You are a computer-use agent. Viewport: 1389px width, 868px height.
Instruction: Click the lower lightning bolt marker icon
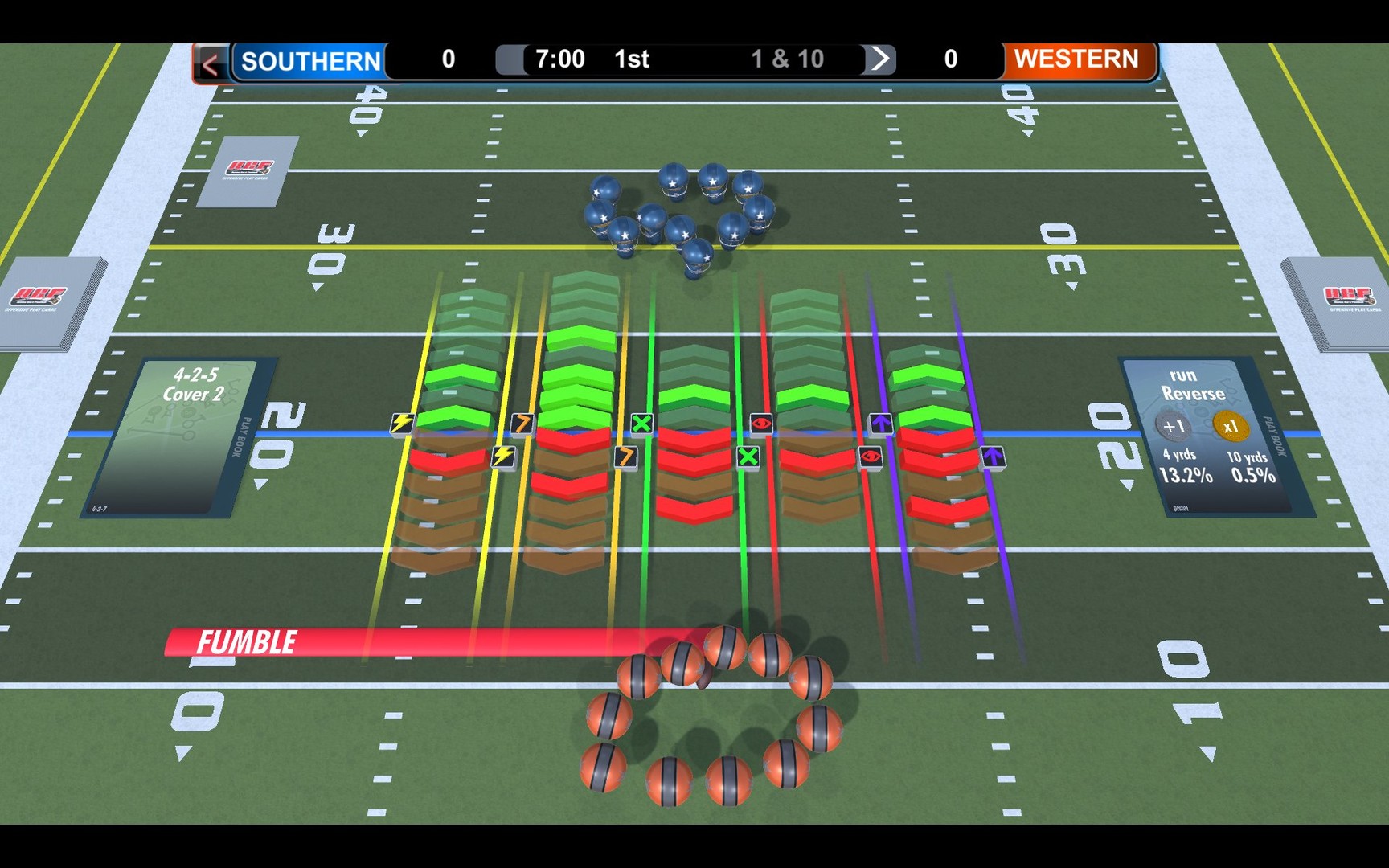coord(502,455)
